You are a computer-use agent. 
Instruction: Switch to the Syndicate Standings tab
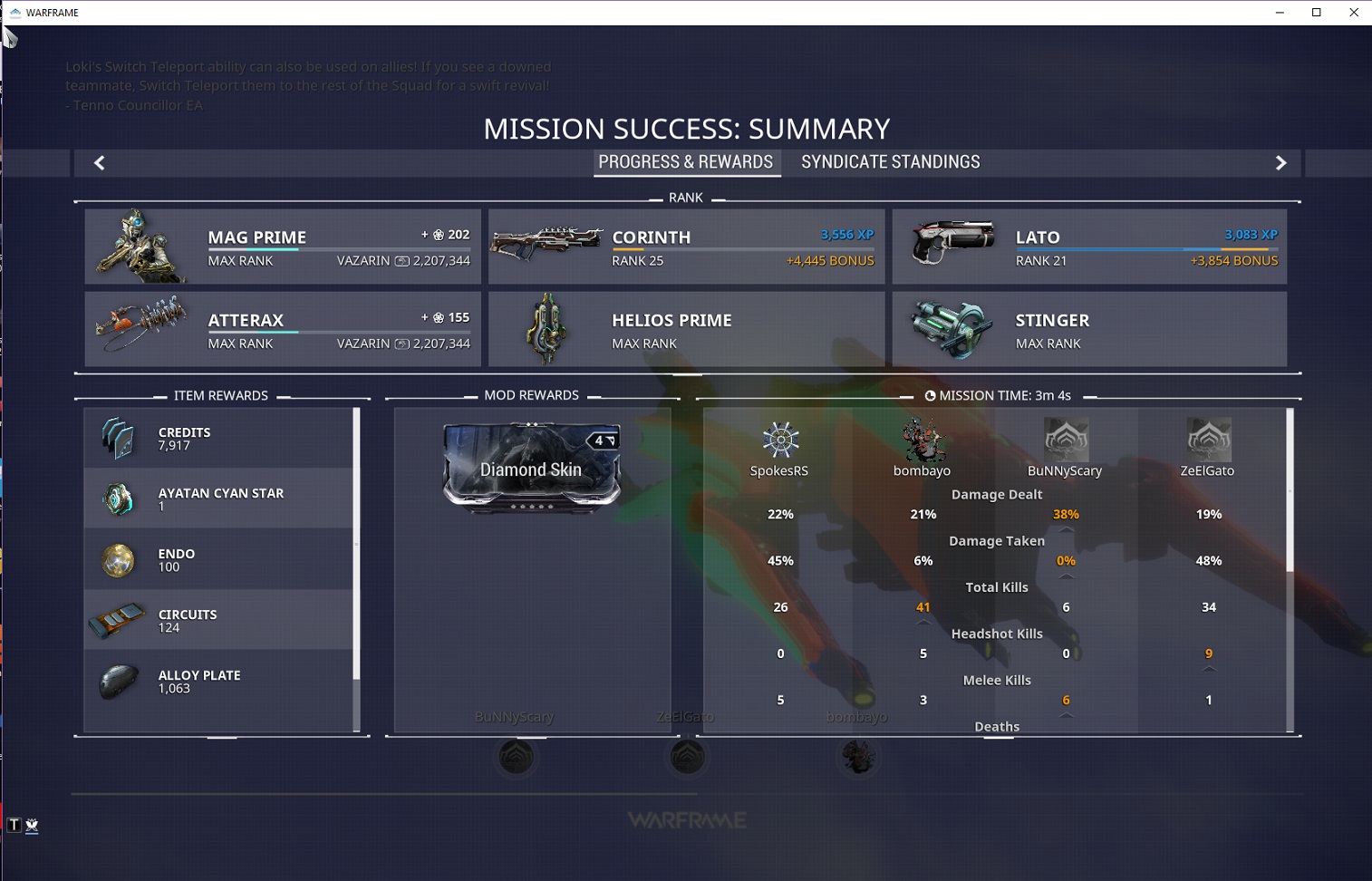890,162
